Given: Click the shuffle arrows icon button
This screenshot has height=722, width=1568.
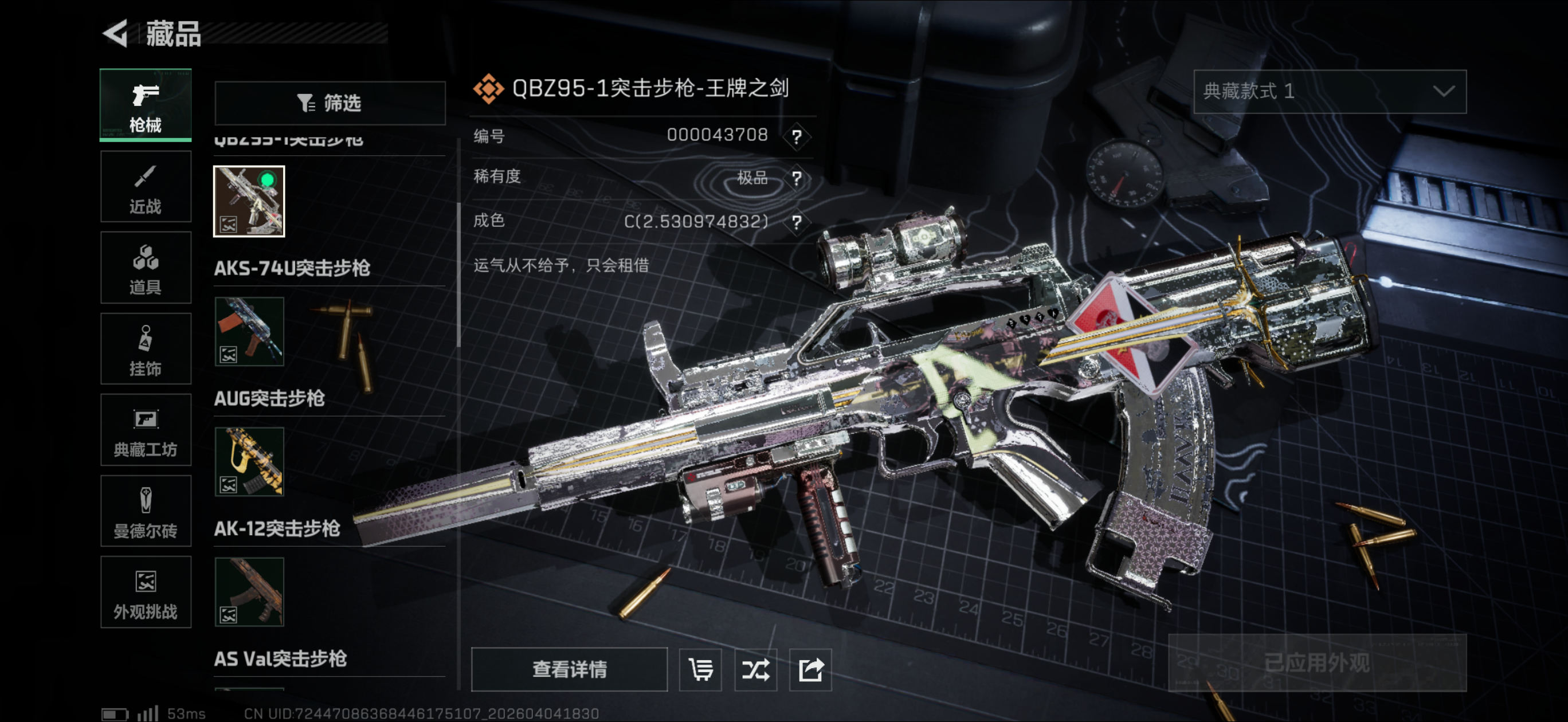Looking at the screenshot, I should pos(755,670).
